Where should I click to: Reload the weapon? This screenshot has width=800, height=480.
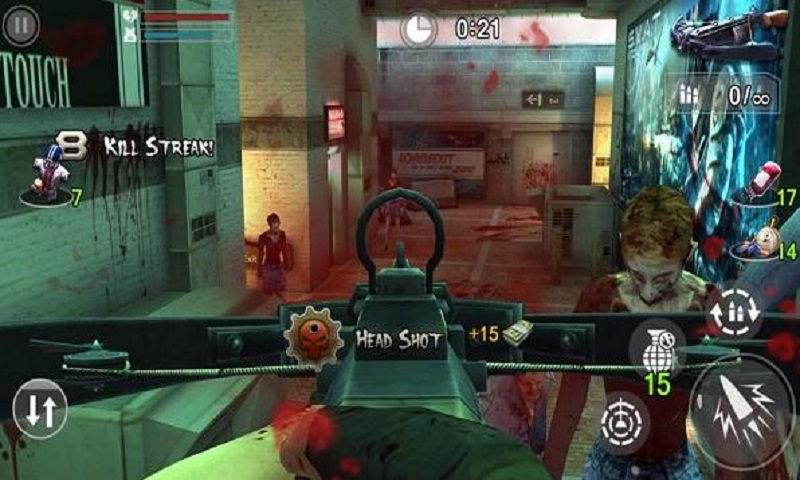pos(734,308)
